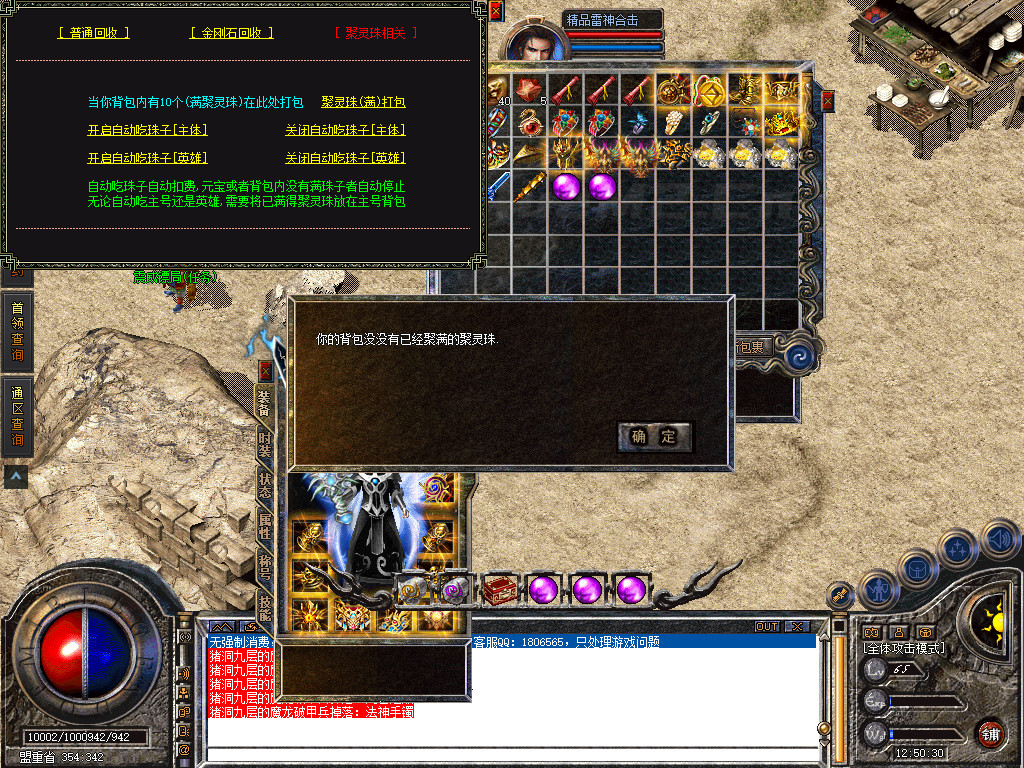Screen dimensions: 1024x768
Task: Enable 开启自动吃珠子[主体]
Action: pyautogui.click(x=147, y=130)
